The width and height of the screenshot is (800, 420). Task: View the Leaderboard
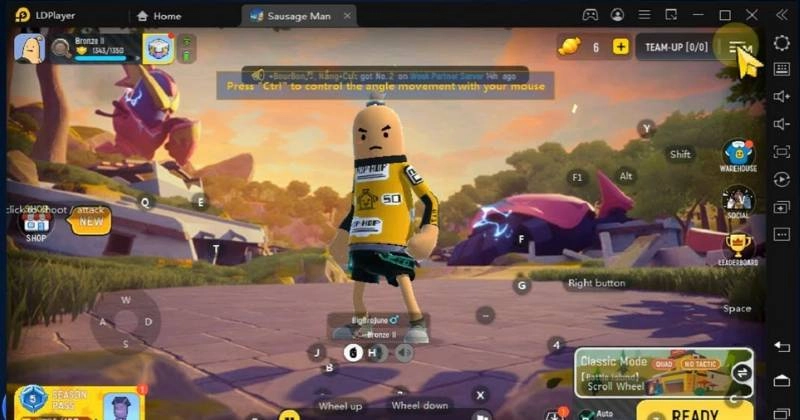pos(738,247)
